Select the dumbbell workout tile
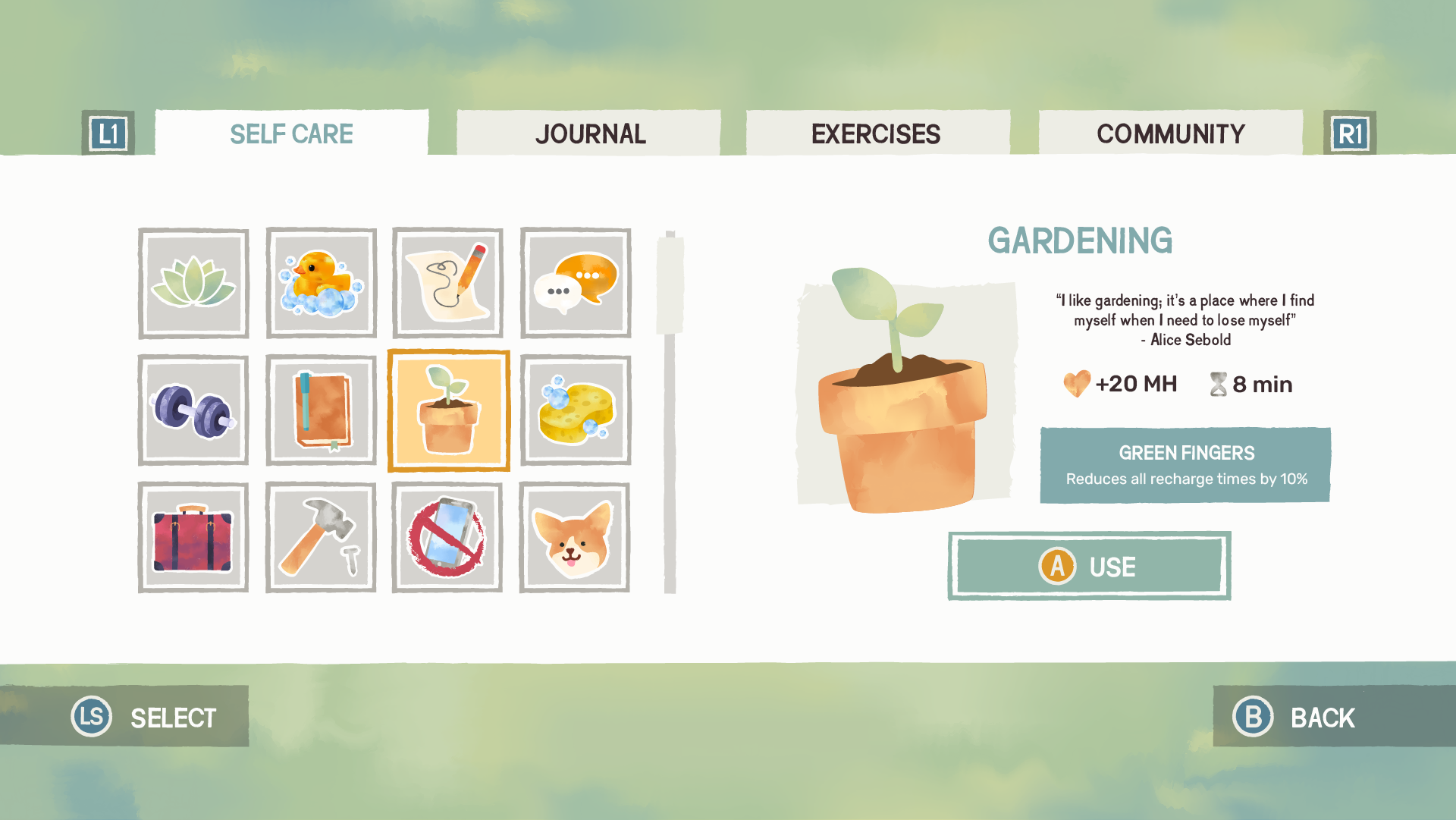The height and width of the screenshot is (820, 1456). tap(193, 410)
